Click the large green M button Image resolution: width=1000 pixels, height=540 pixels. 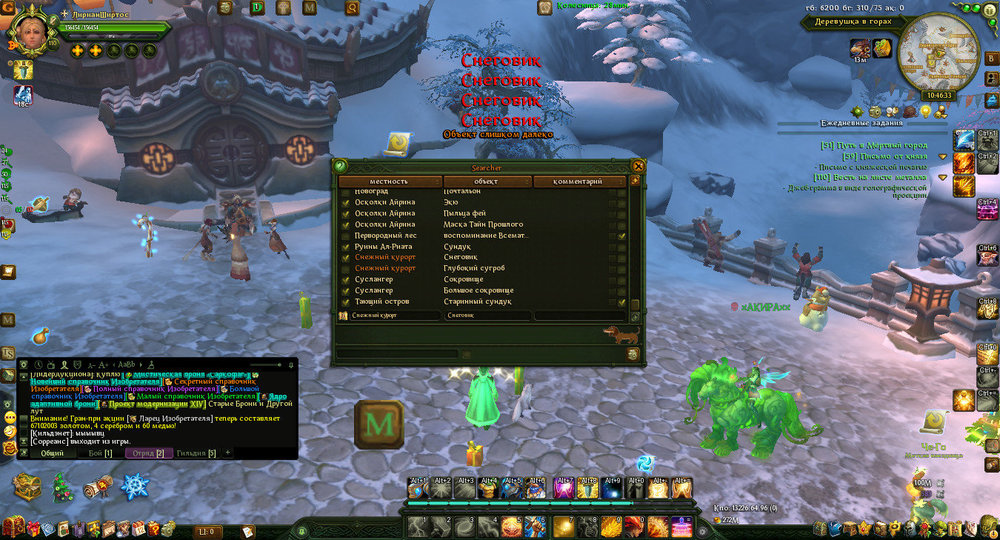[x=379, y=424]
